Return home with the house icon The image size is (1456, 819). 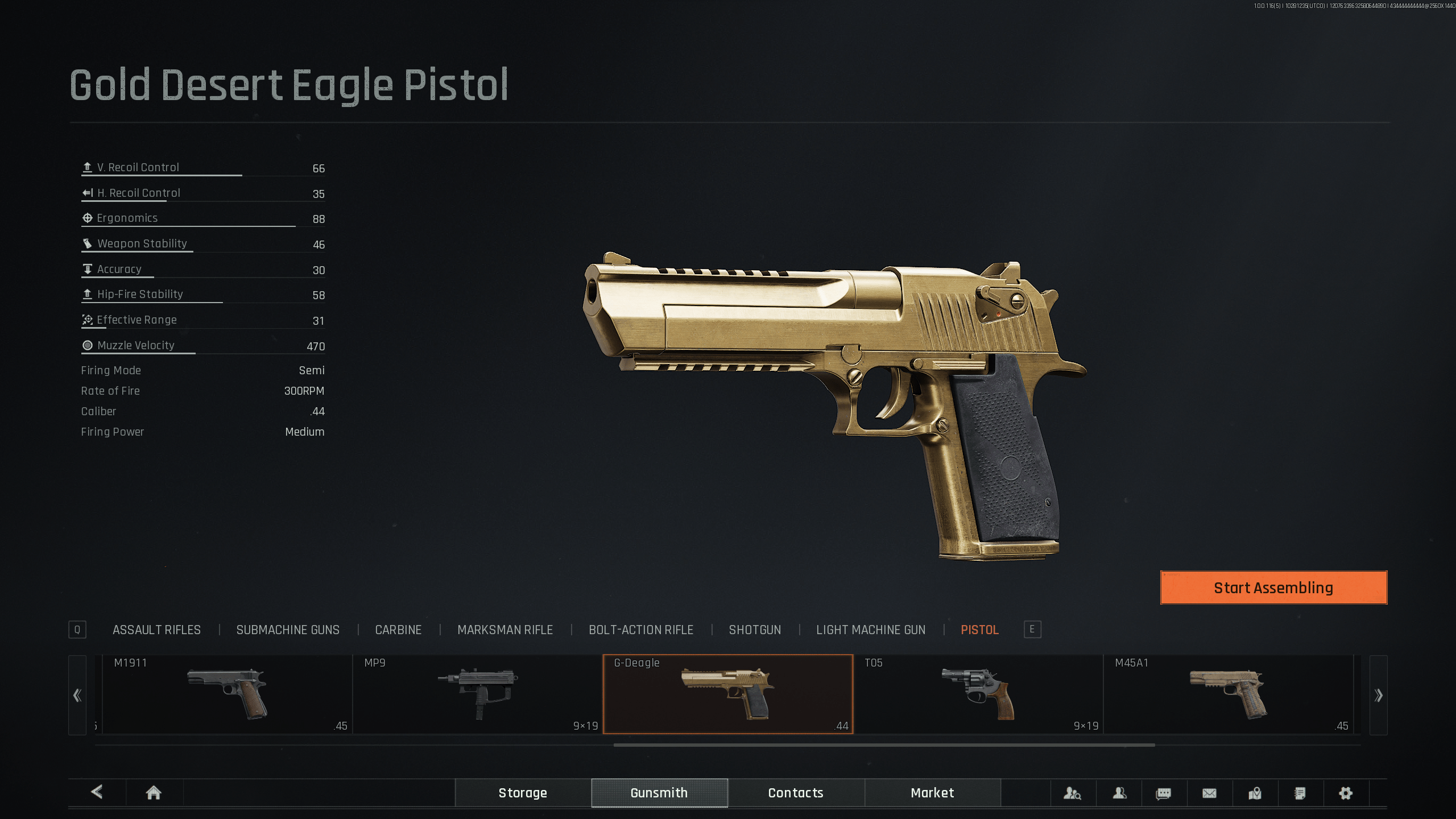[154, 793]
